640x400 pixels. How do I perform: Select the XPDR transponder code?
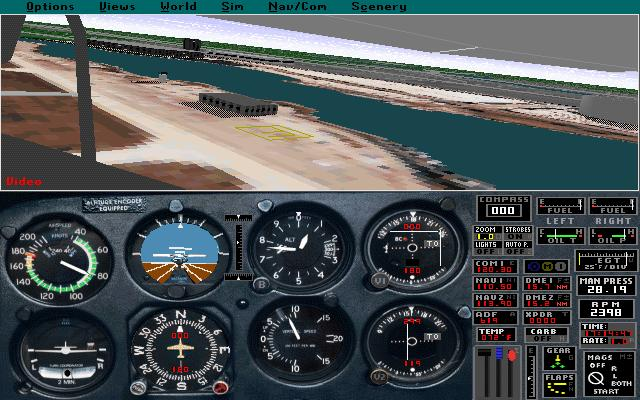coord(546,319)
